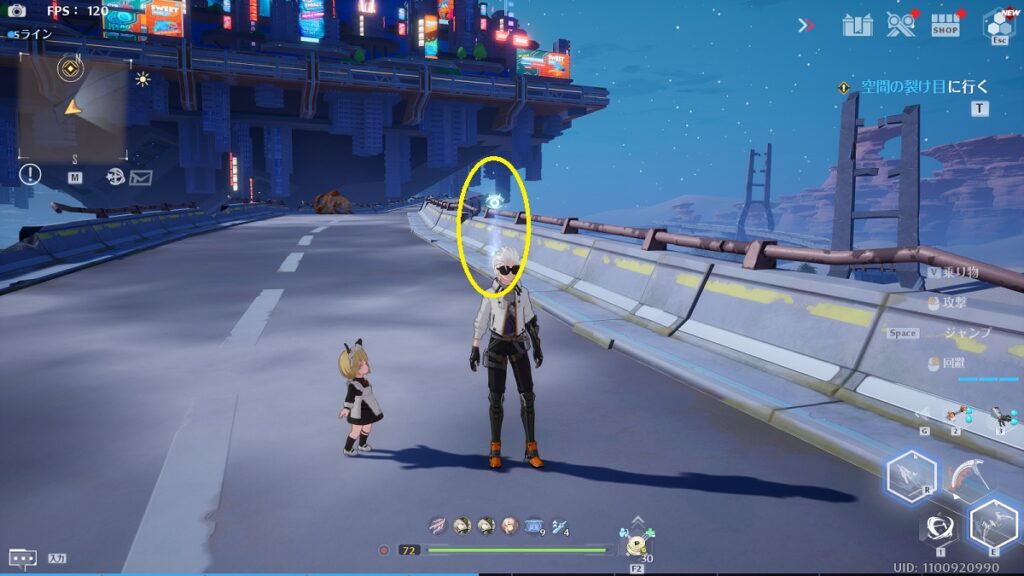Screen dimensions: 1024x576
Task: Open the hexagon main menu marked NEW
Action: coord(998,24)
